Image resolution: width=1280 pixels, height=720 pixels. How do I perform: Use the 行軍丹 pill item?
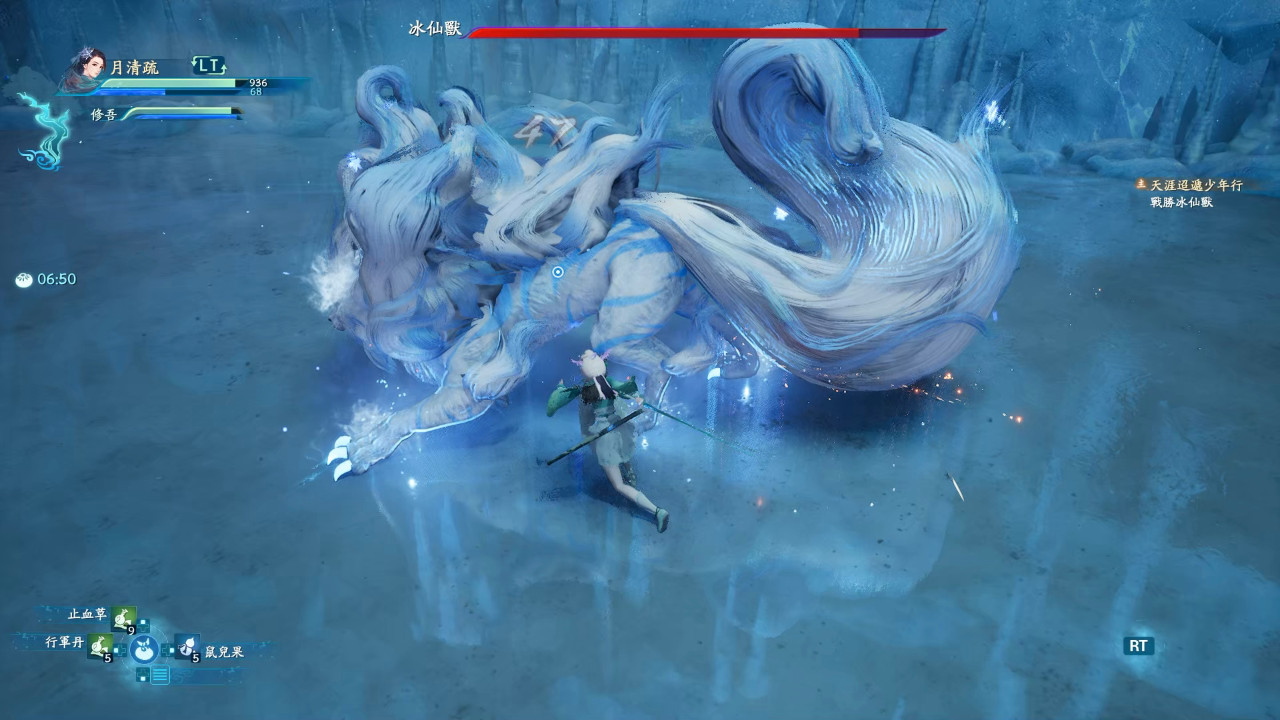point(100,646)
